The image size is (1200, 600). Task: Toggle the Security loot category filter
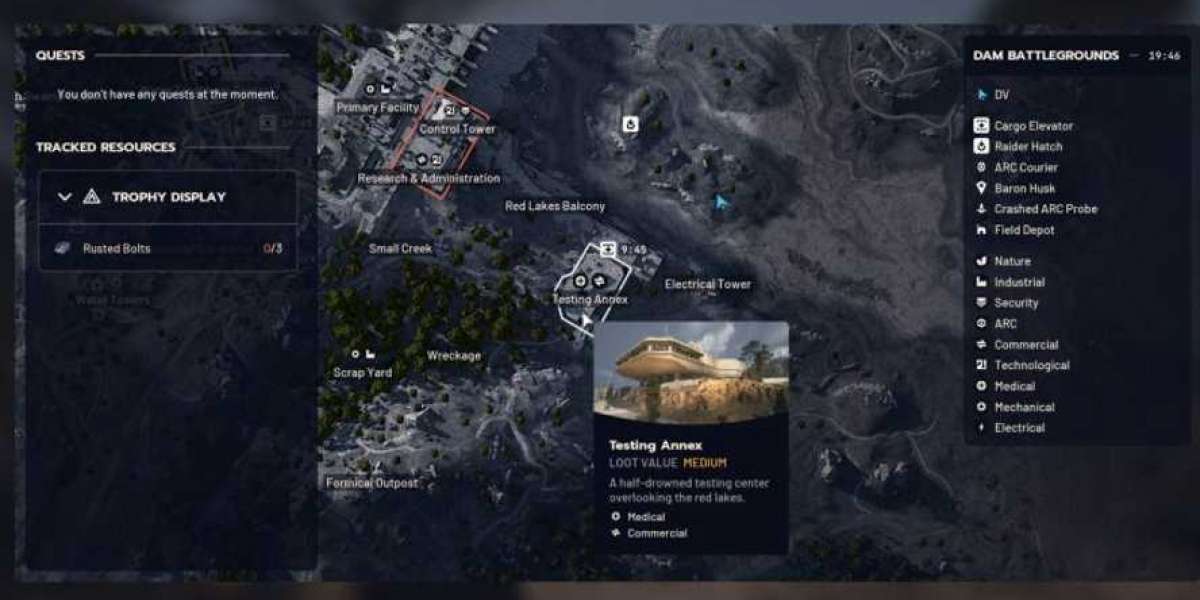[1016, 303]
